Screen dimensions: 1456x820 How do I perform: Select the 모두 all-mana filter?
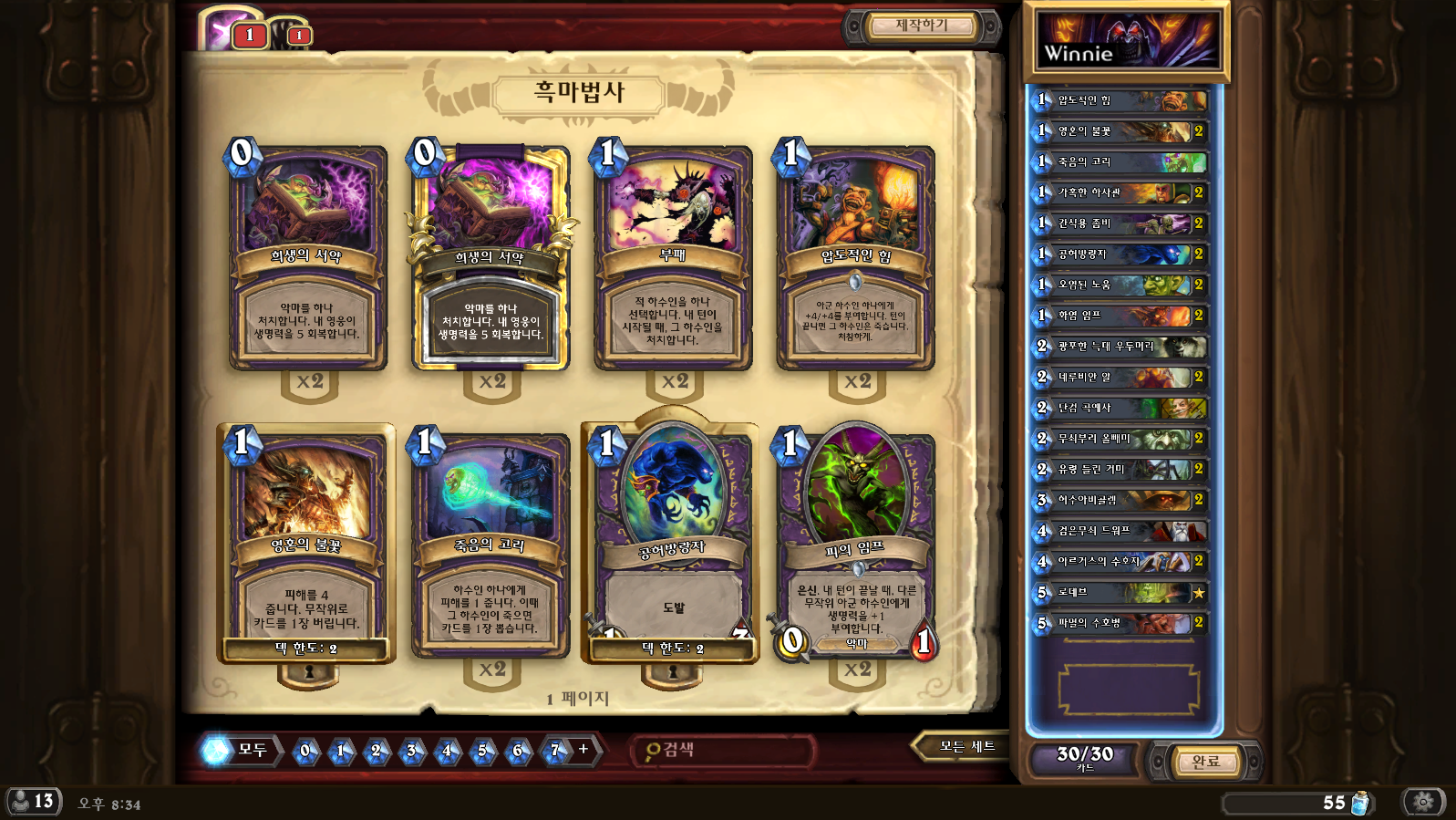pos(241,751)
